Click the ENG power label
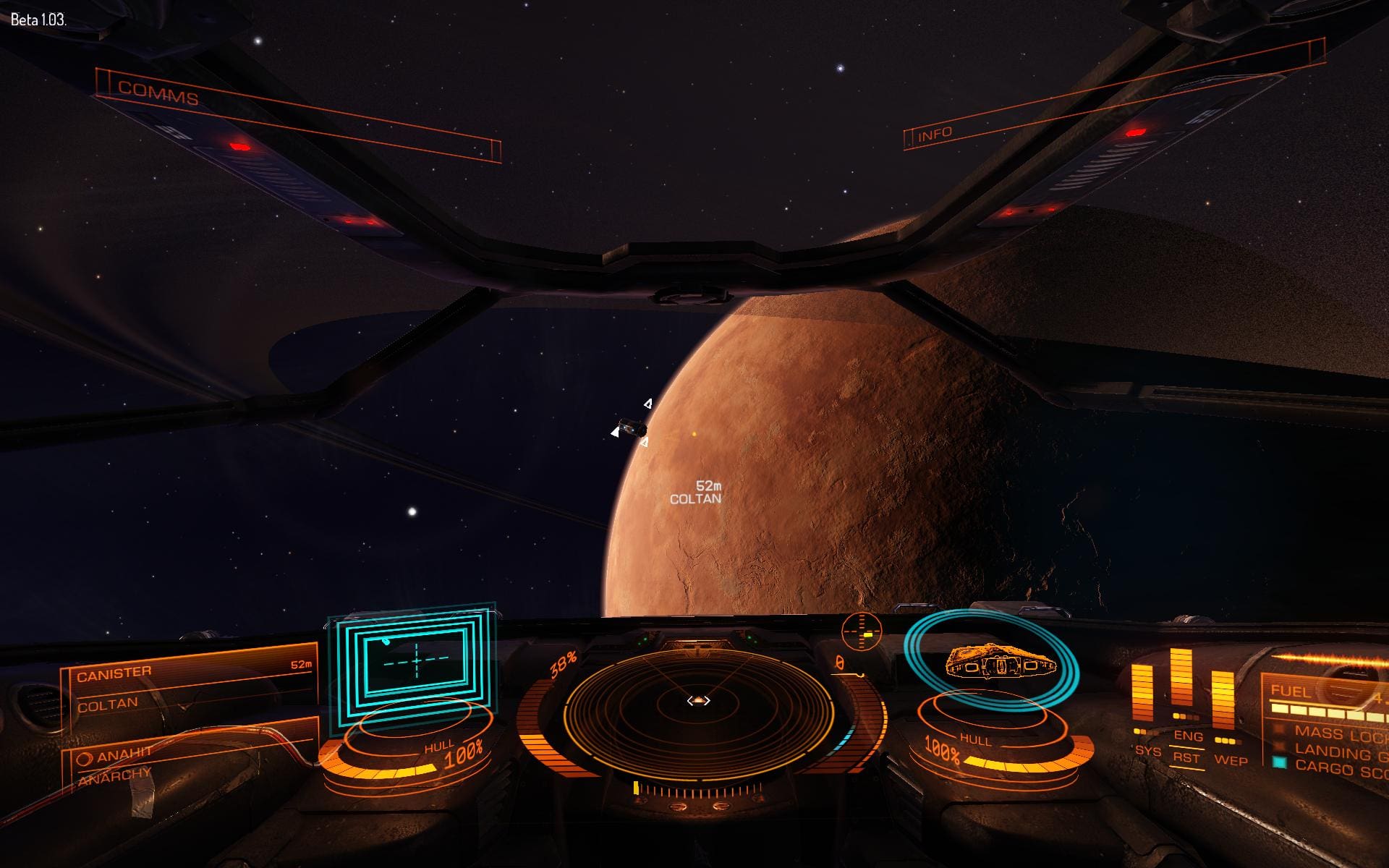This screenshot has width=1389, height=868. pos(1188,736)
